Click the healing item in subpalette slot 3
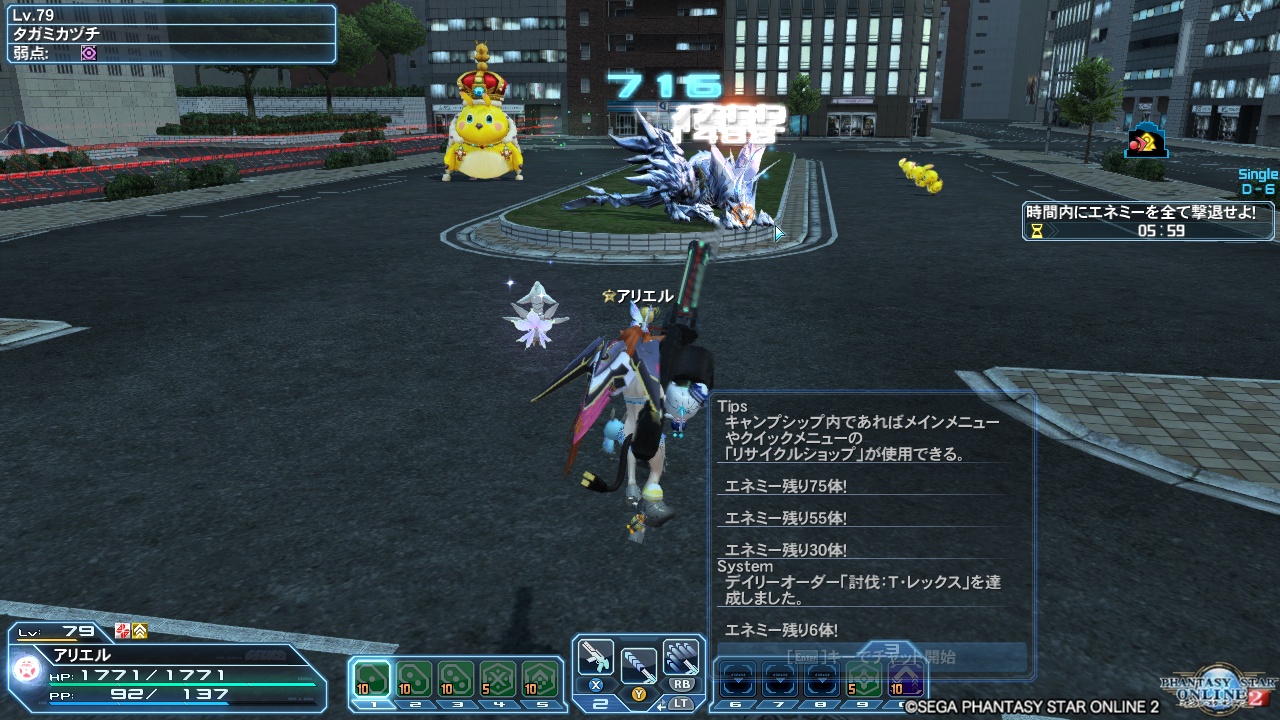The height and width of the screenshot is (720, 1280). coord(453,679)
